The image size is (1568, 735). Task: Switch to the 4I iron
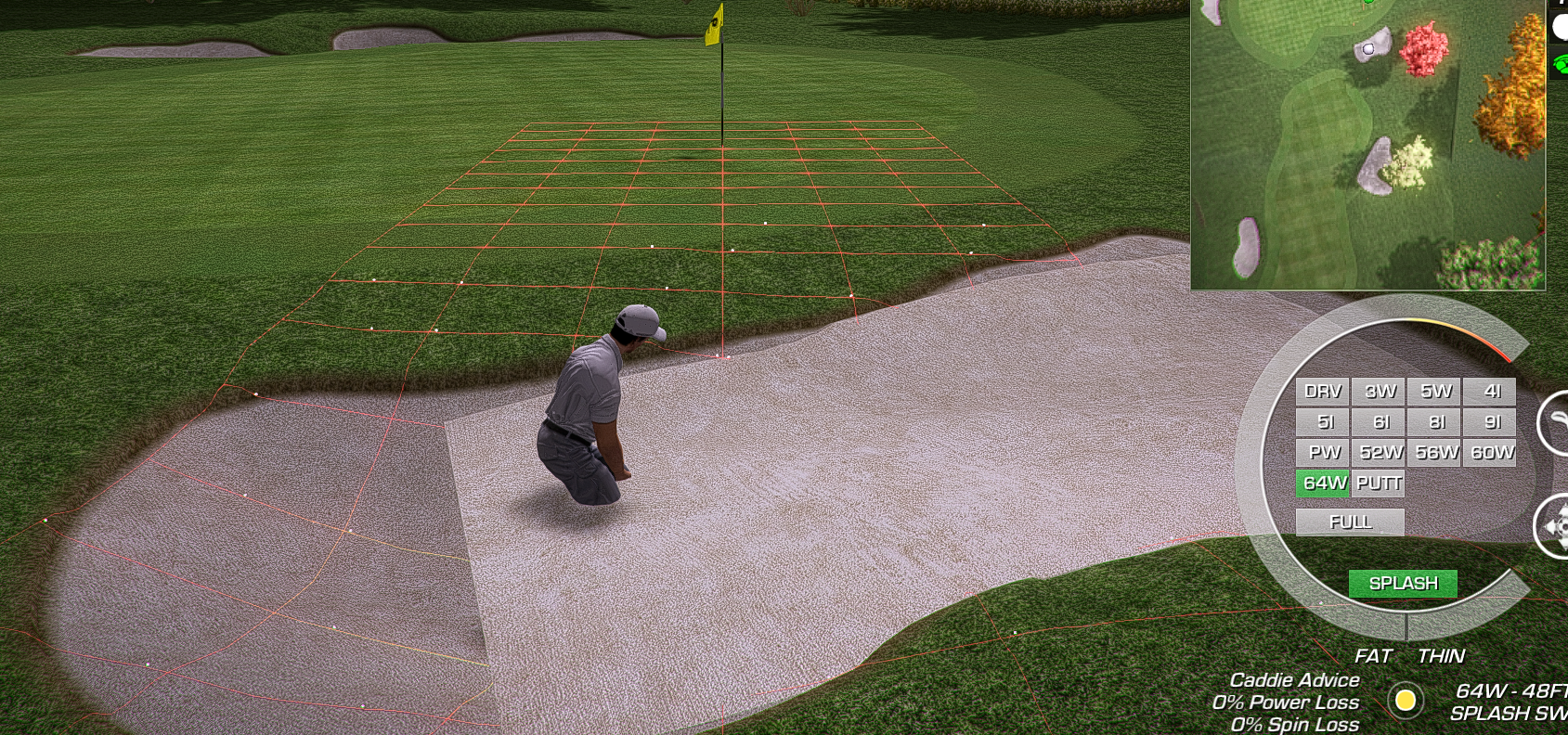(x=1490, y=392)
